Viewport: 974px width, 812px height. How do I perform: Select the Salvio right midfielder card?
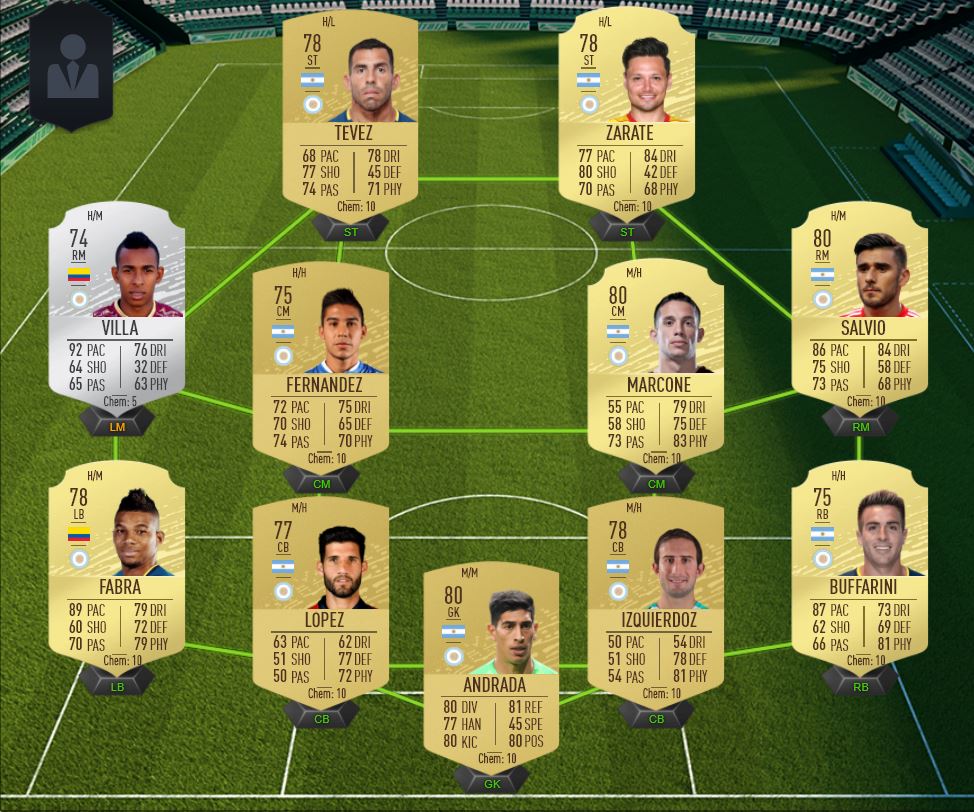tap(859, 305)
